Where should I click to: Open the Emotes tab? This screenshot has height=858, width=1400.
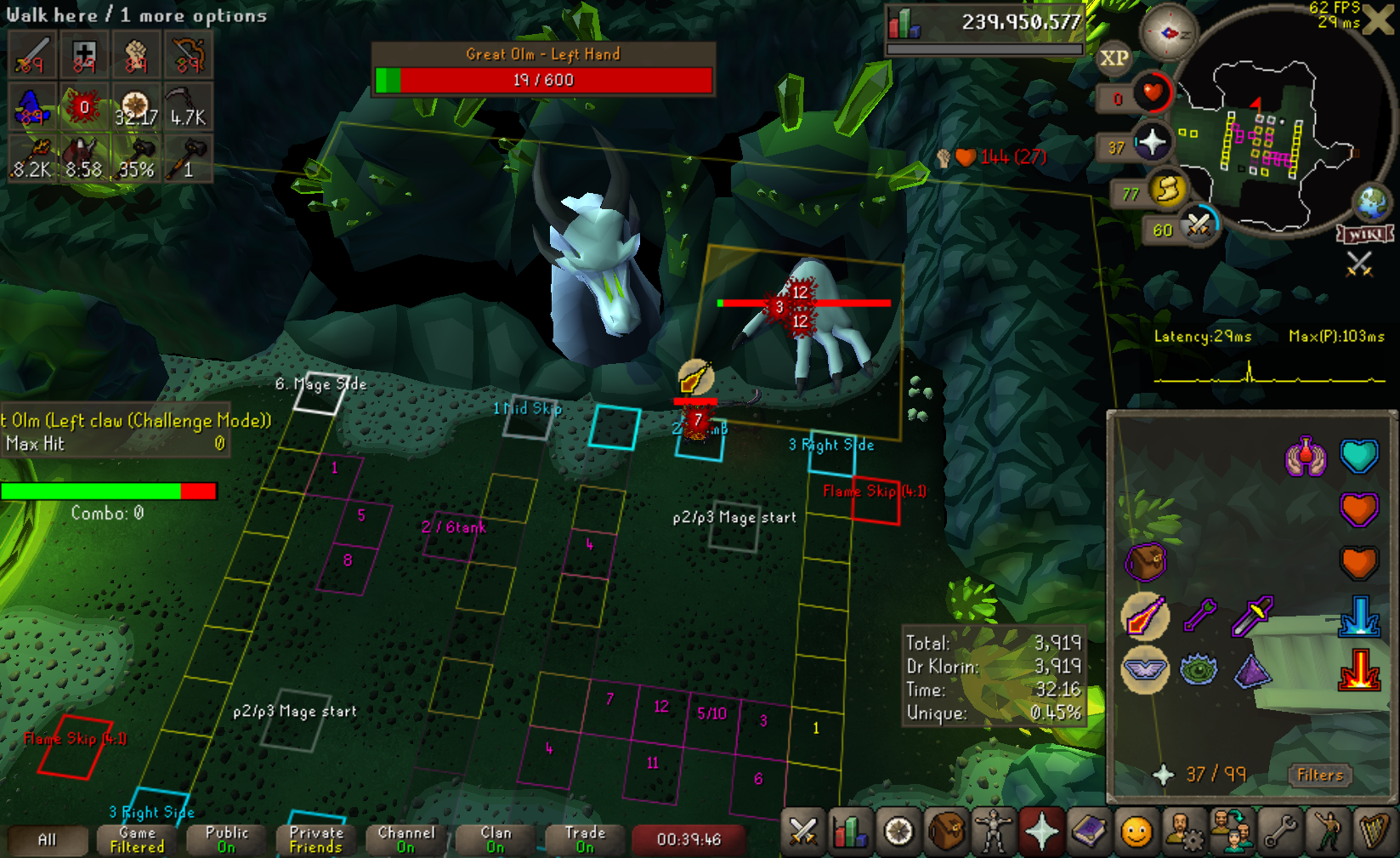tap(1327, 832)
